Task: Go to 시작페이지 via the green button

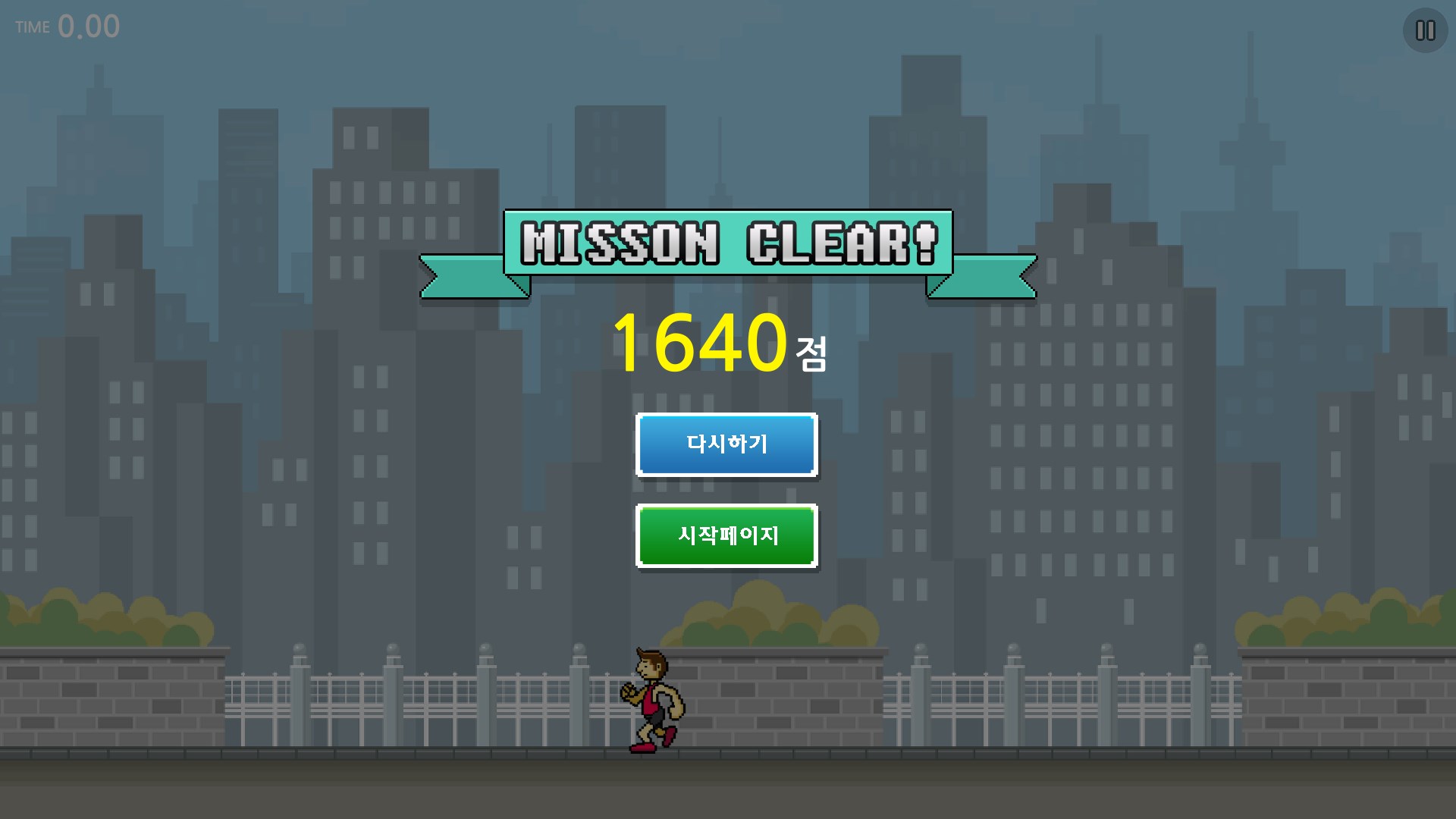Action: click(726, 535)
